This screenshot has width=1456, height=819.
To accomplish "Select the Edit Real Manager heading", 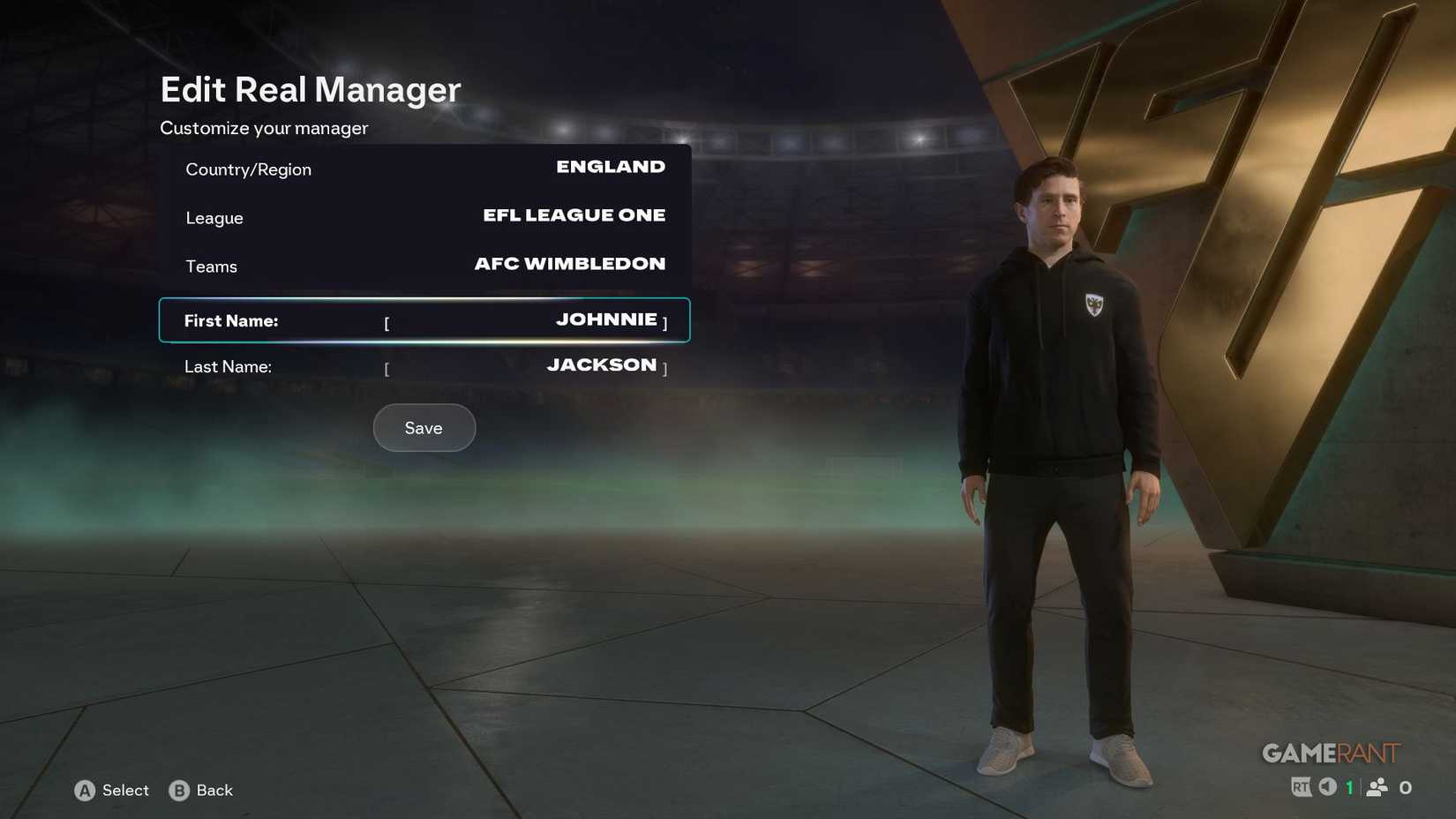I will point(309,89).
